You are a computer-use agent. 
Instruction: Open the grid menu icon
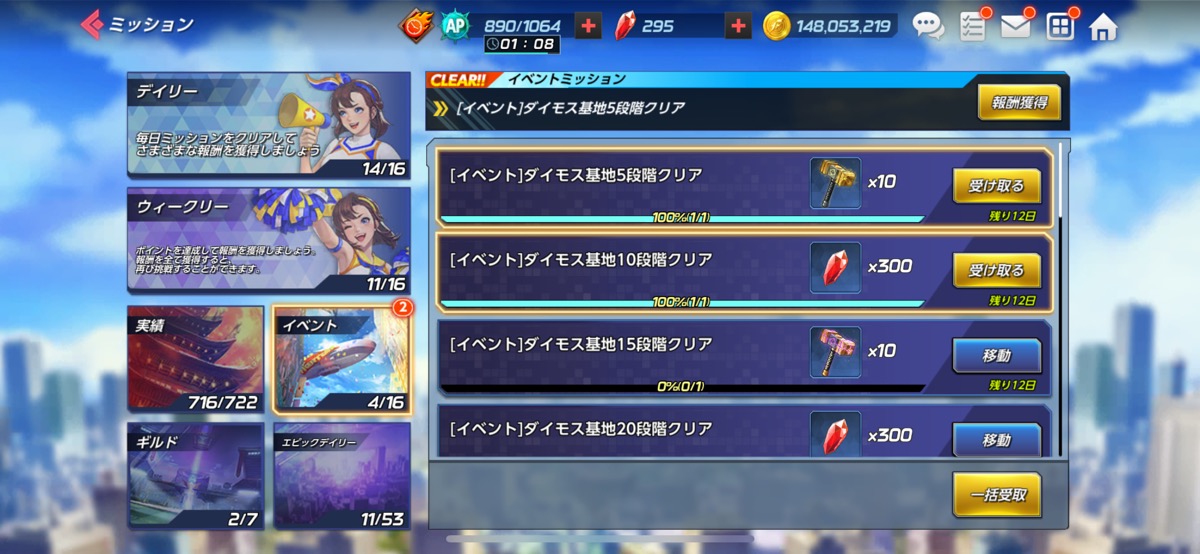(1060, 26)
